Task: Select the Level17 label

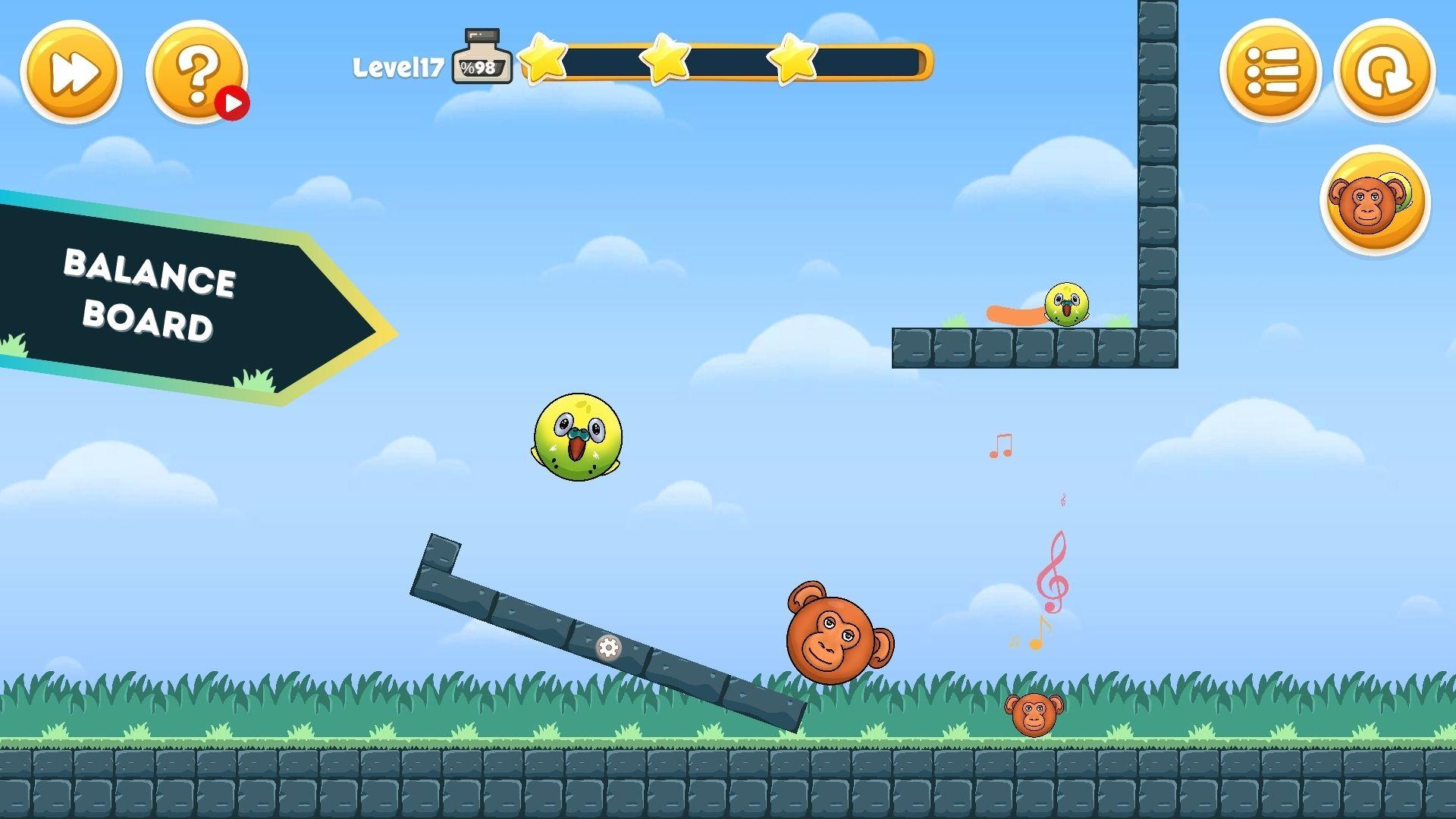Action: [x=398, y=67]
